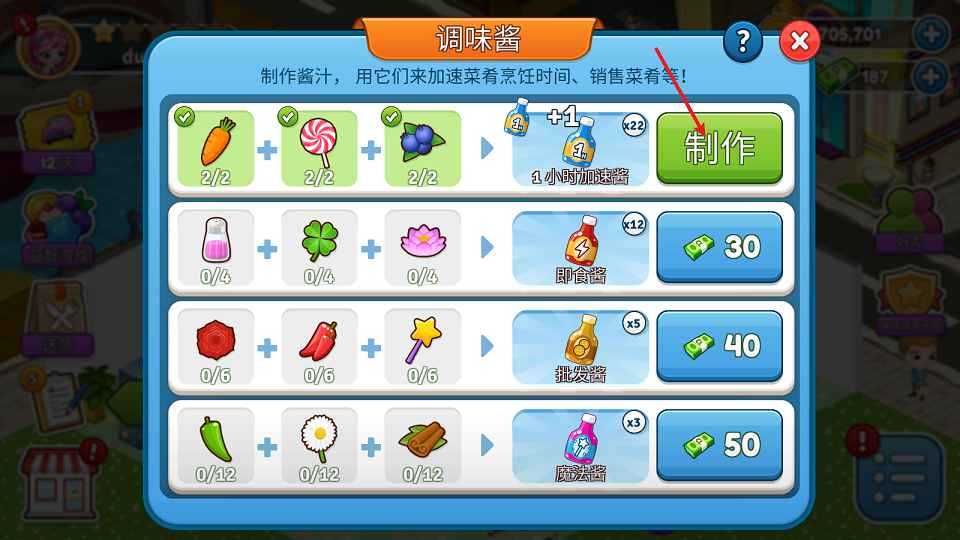Buy 批发酱 for 40 cash

pyautogui.click(x=719, y=346)
